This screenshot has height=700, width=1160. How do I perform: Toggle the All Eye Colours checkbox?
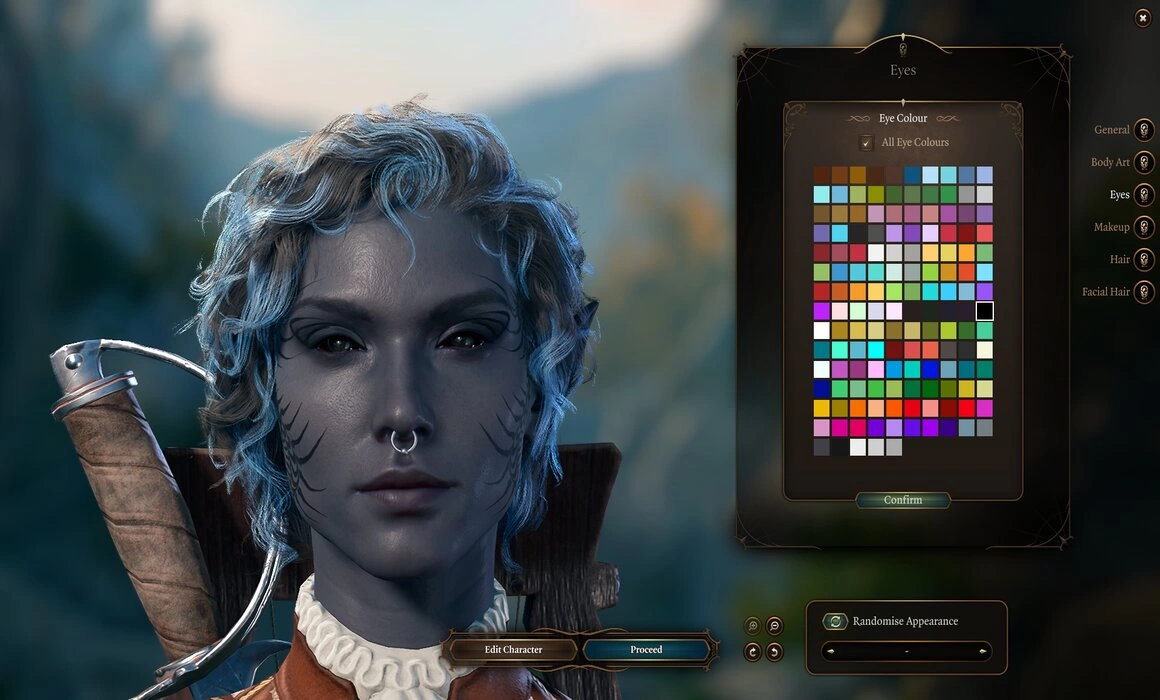(866, 143)
